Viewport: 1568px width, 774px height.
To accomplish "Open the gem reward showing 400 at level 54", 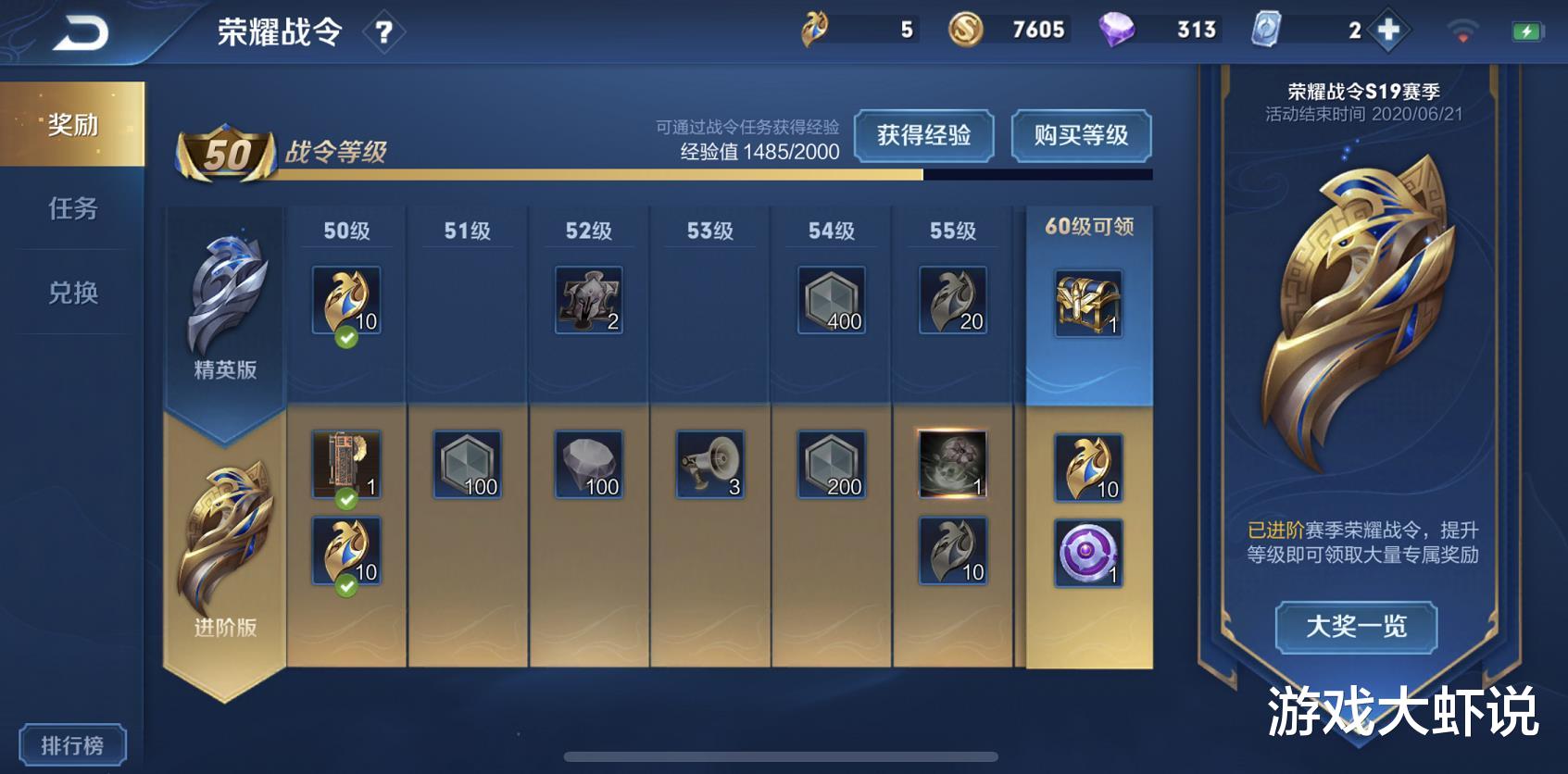I will tap(832, 301).
